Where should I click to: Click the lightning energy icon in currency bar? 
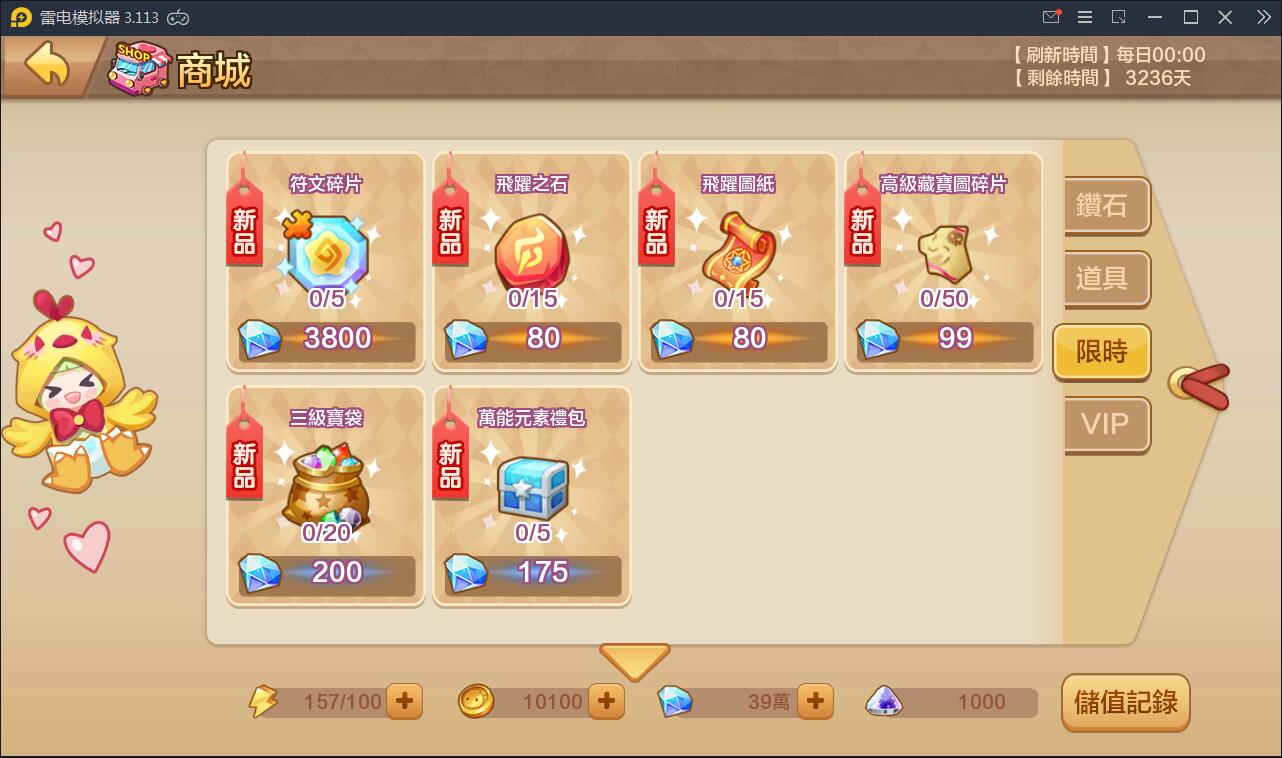pos(262,701)
